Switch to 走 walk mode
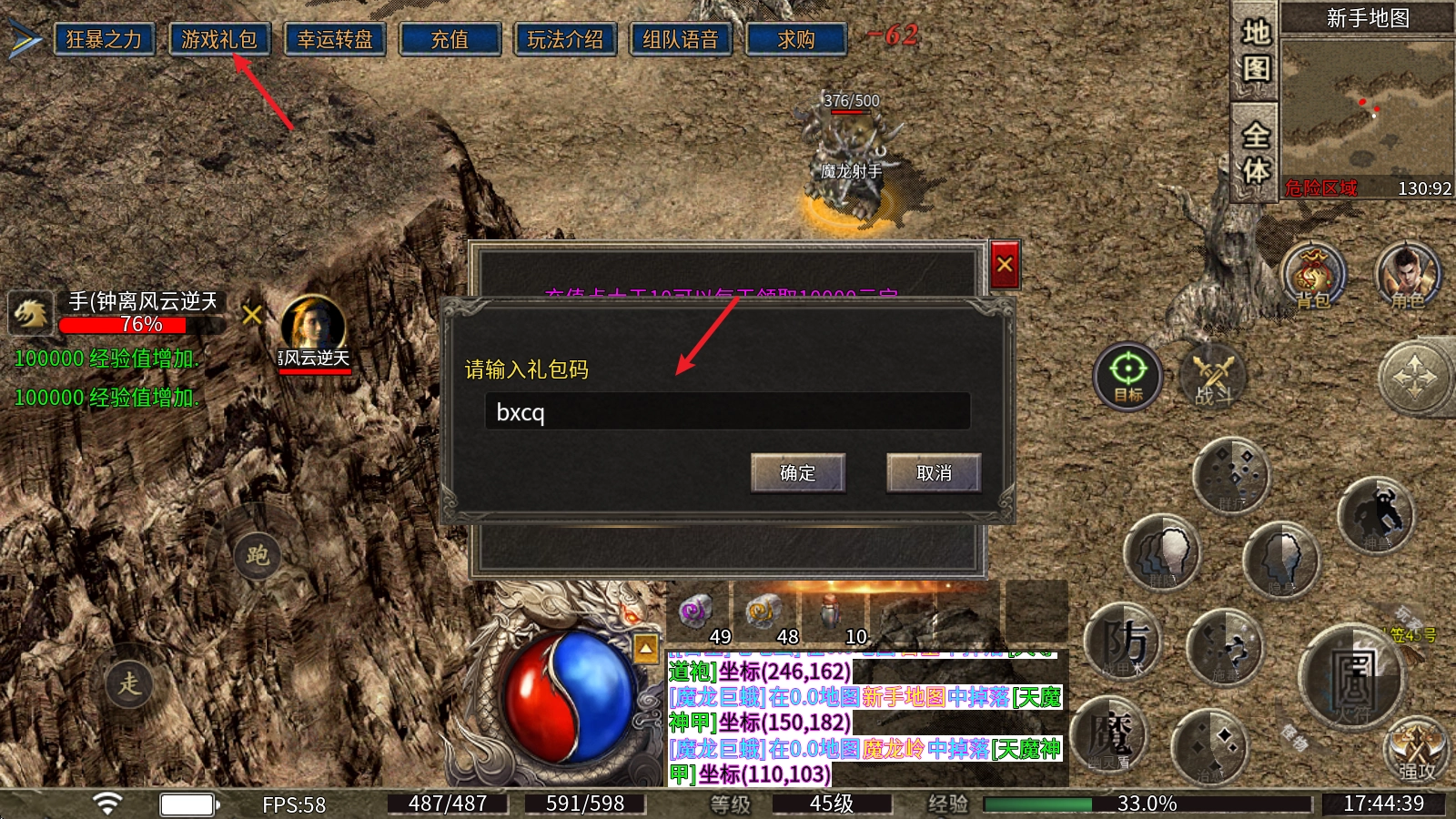This screenshot has width=1456, height=819. (129, 682)
